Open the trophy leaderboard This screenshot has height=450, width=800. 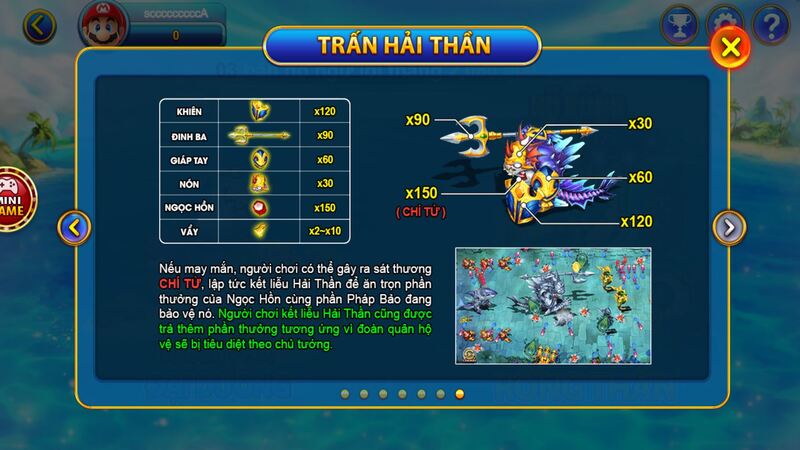click(679, 25)
